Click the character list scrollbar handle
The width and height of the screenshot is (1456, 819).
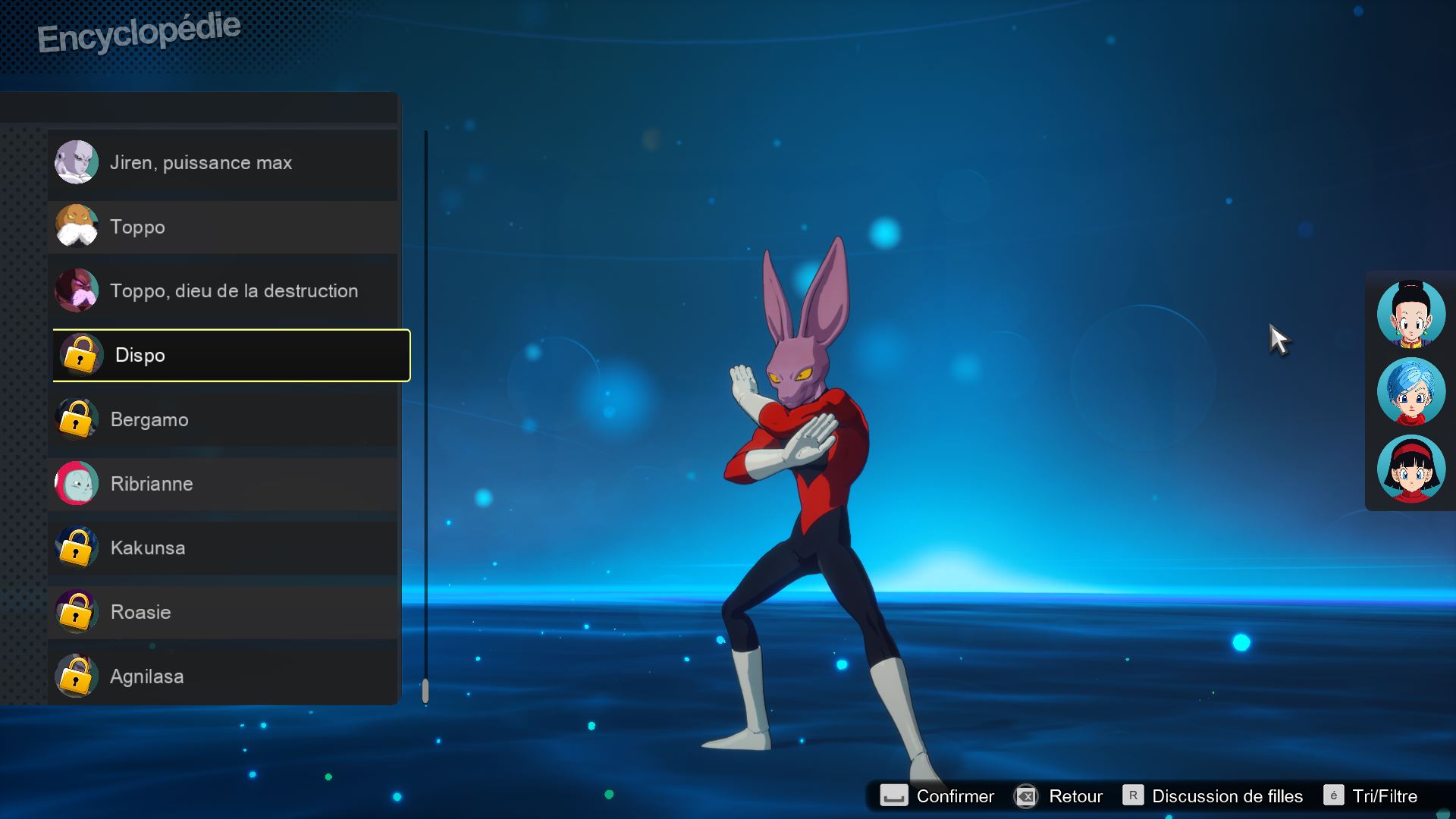425,690
